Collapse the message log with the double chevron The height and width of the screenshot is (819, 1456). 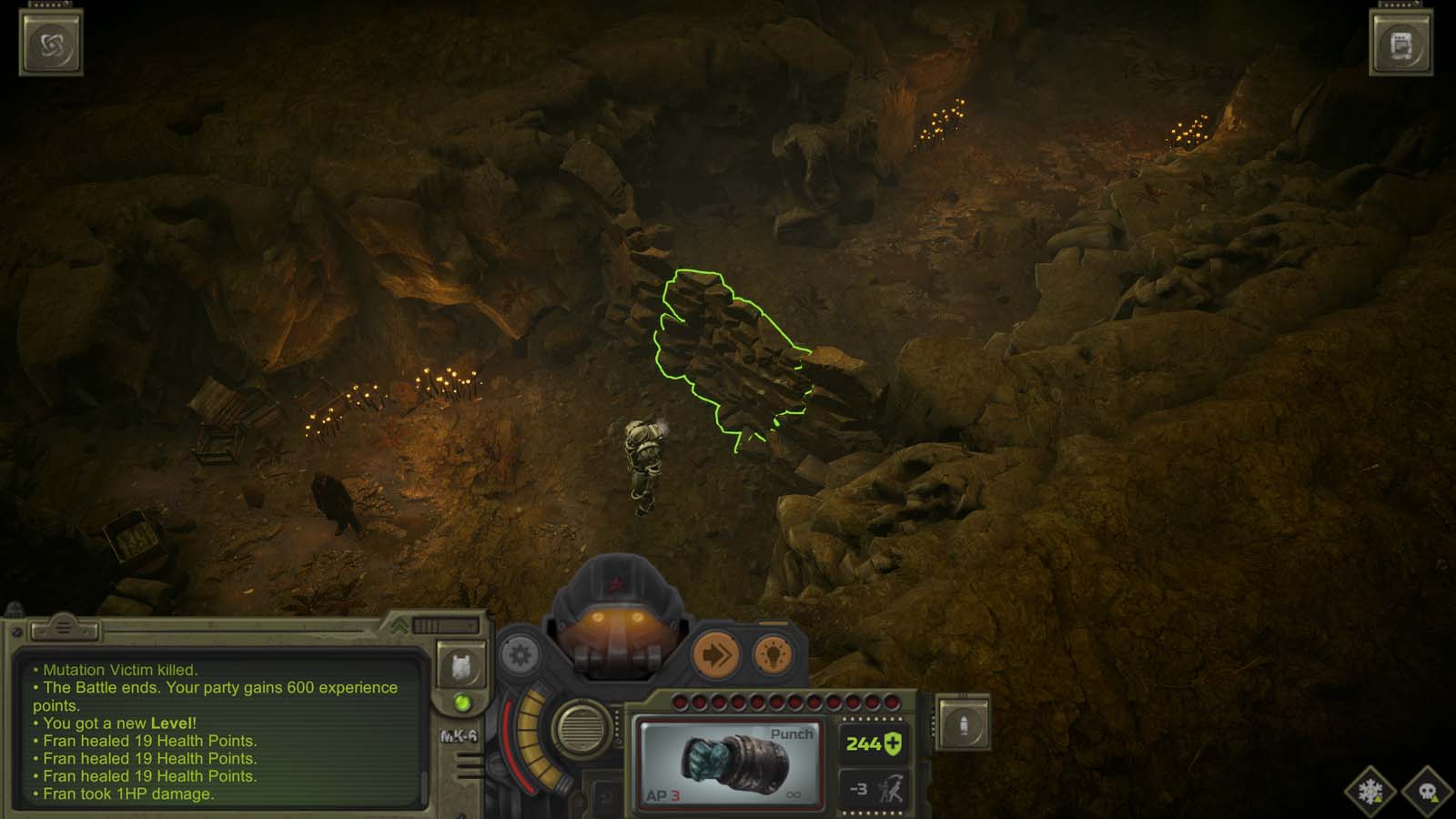point(400,626)
